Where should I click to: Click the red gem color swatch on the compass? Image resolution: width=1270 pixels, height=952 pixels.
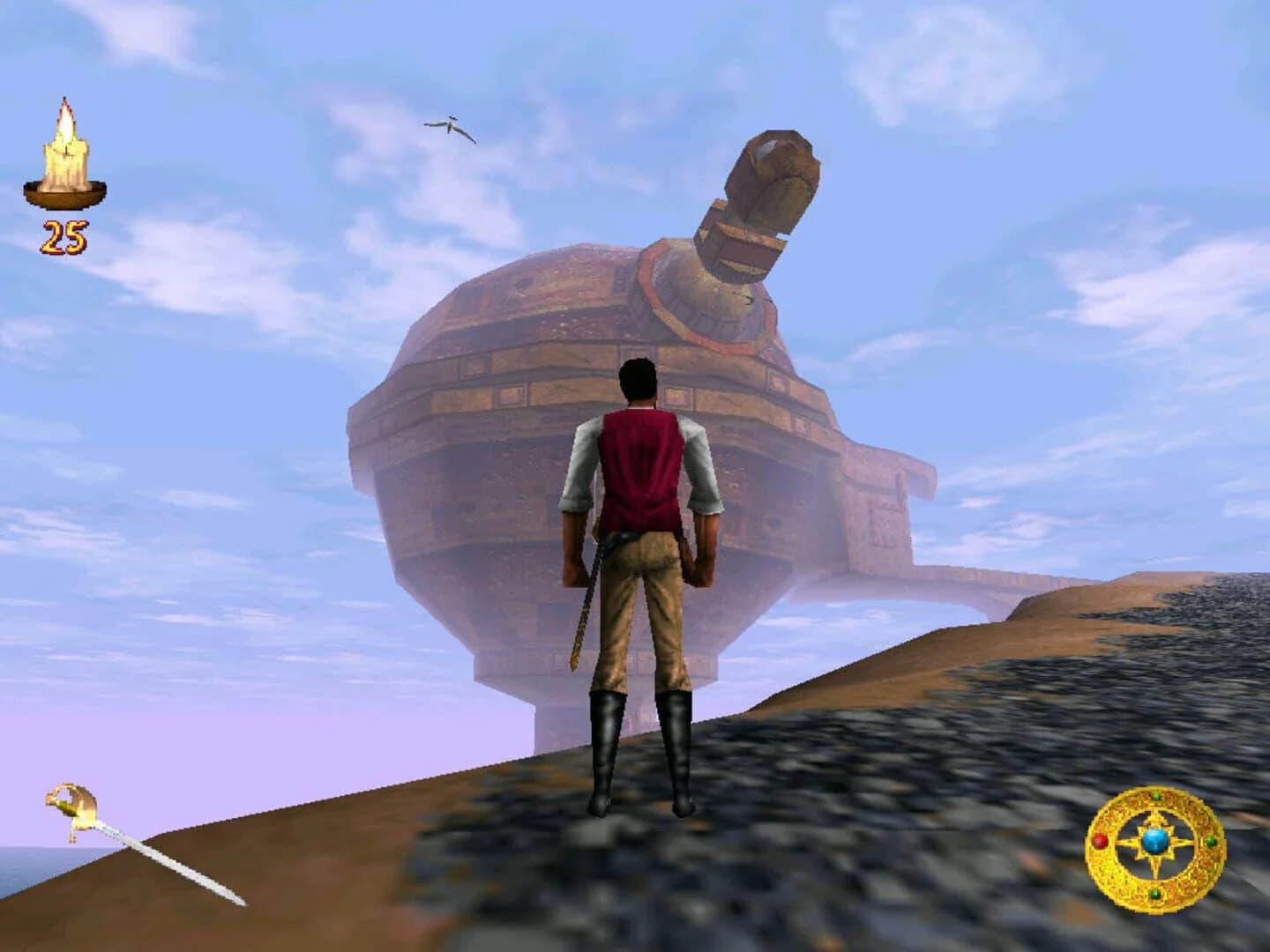coord(1100,841)
